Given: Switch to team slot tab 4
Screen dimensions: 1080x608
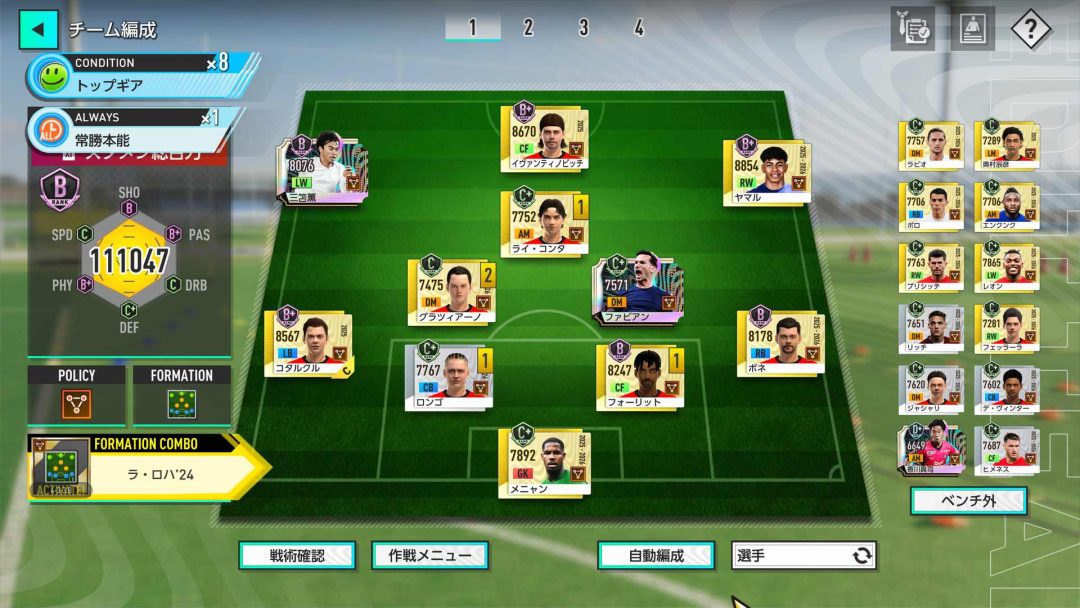Looking at the screenshot, I should pos(638,28).
